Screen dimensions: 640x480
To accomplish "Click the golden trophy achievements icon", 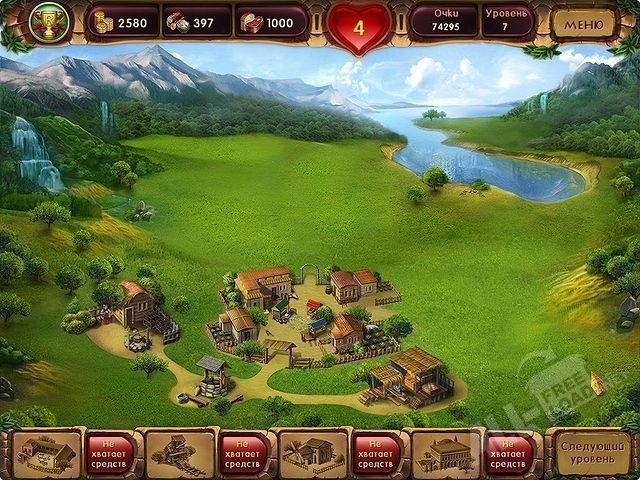I will pyautogui.click(x=47, y=22).
